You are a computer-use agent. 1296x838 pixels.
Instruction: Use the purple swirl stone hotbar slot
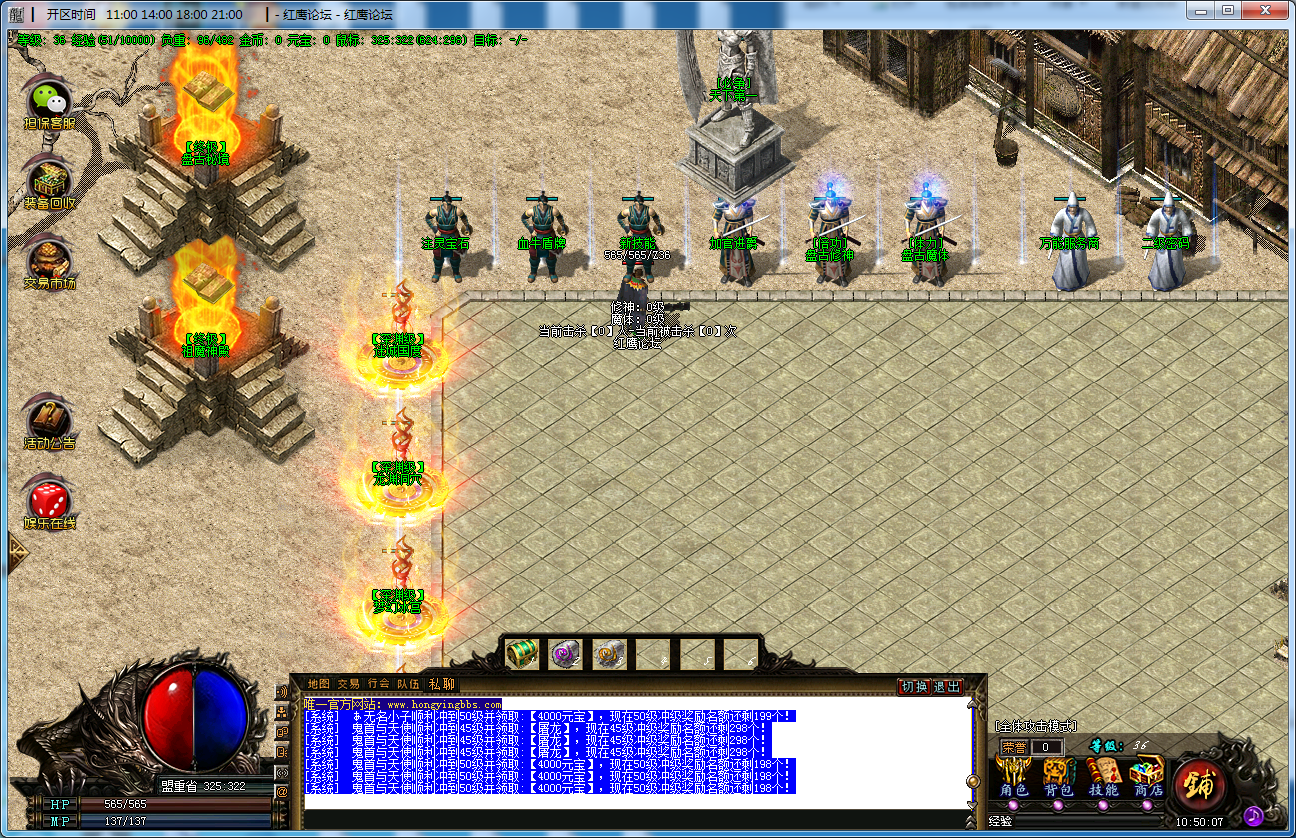point(565,653)
